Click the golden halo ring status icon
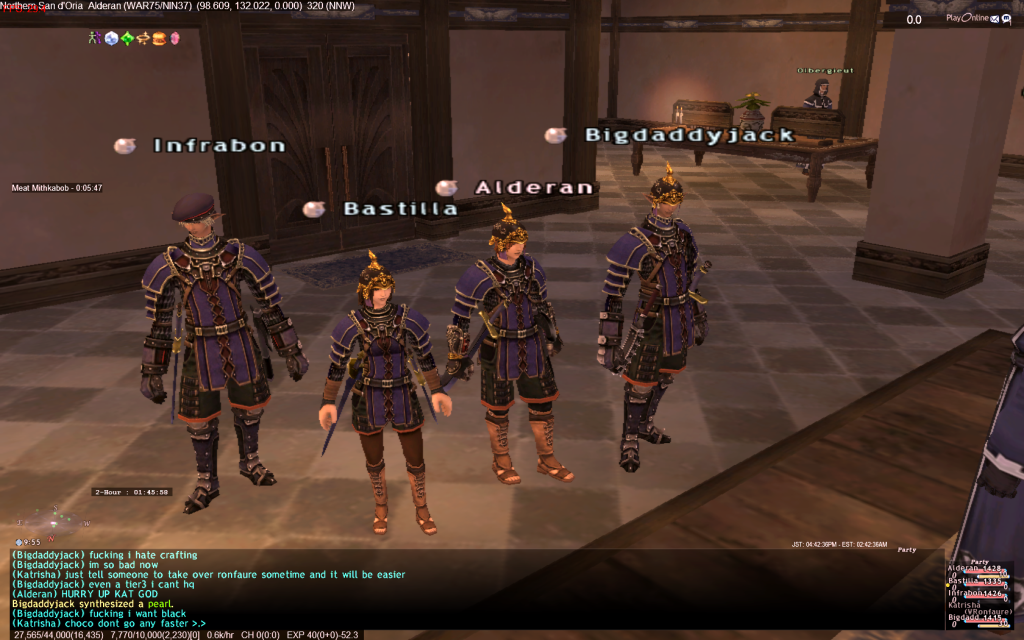The width and height of the screenshot is (1024, 640). click(x=143, y=38)
